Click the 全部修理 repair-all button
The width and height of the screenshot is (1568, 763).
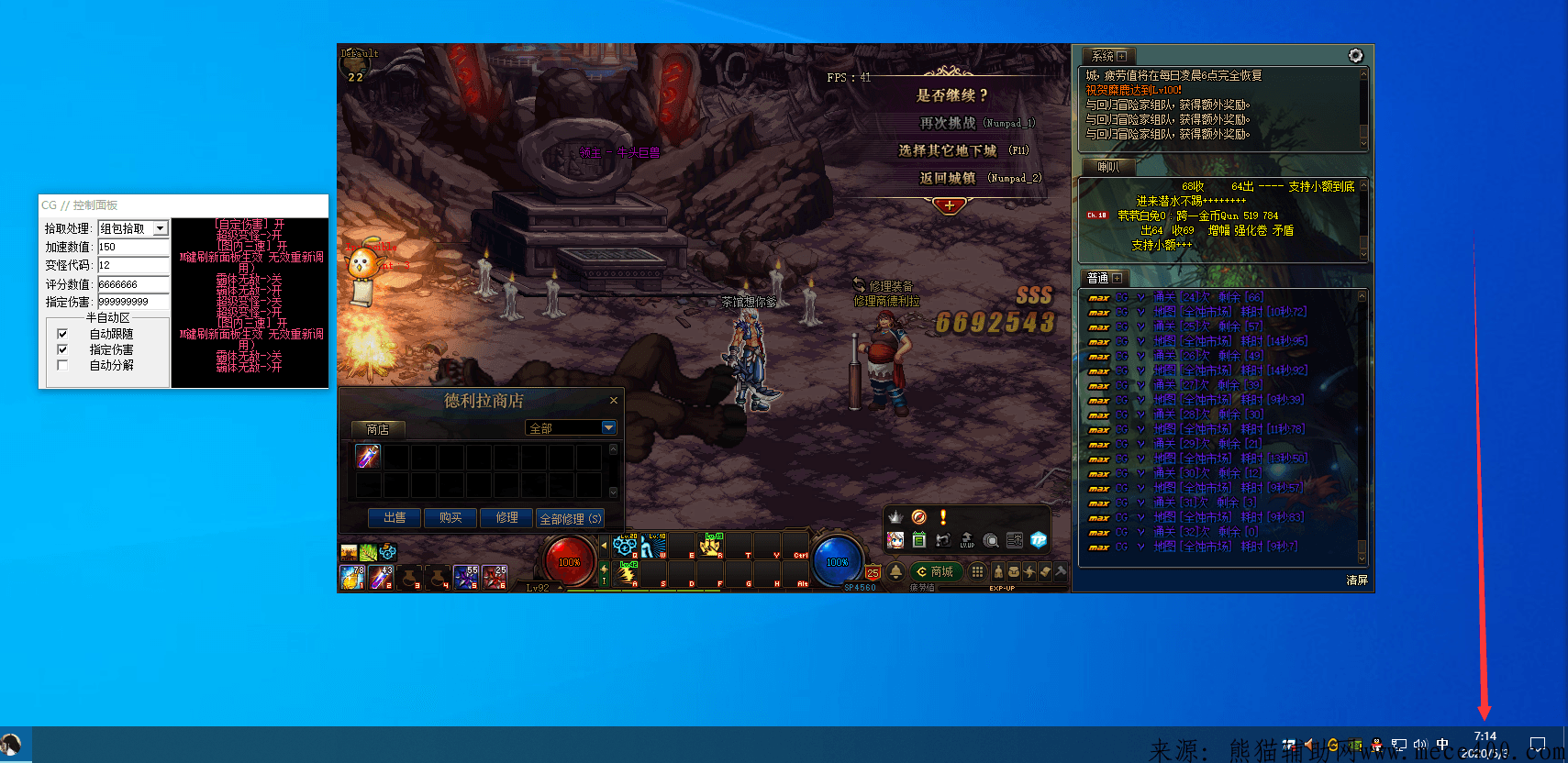[570, 518]
